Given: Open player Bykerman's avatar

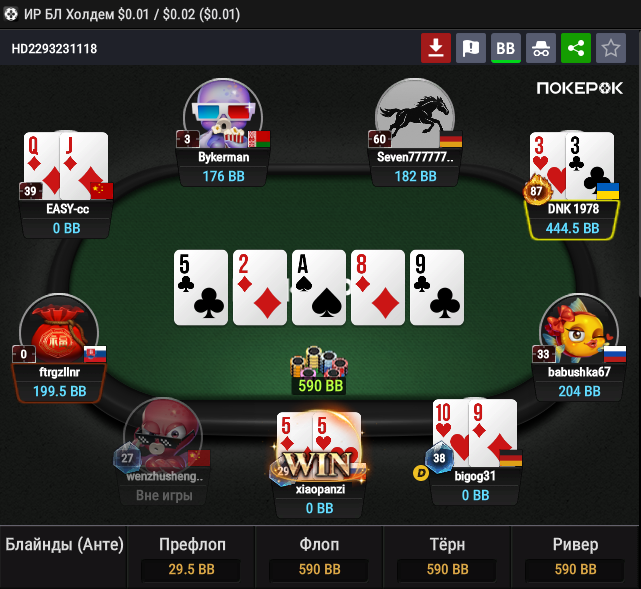Looking at the screenshot, I should (222, 115).
